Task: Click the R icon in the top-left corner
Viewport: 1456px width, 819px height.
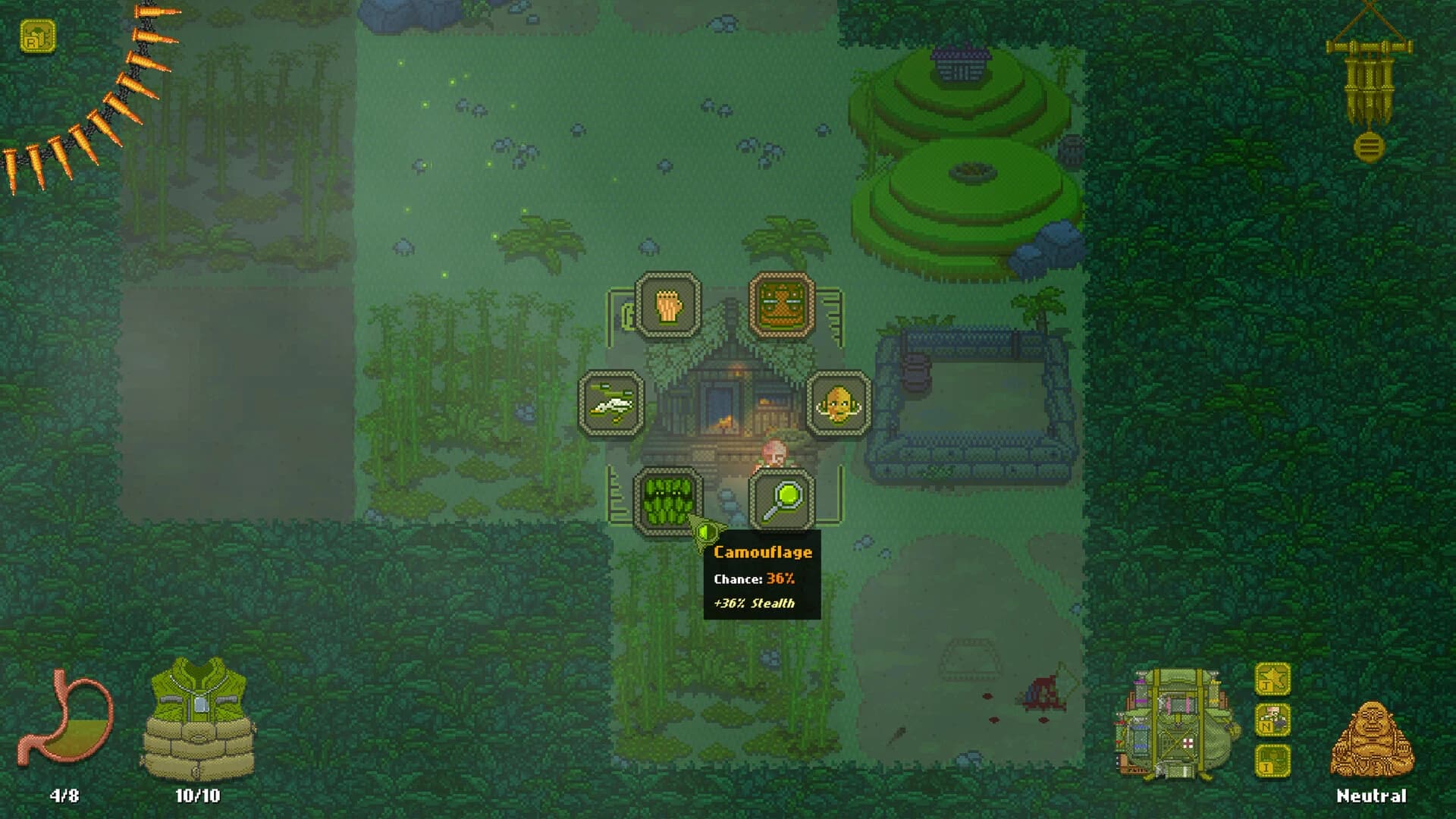Action: pos(36,36)
